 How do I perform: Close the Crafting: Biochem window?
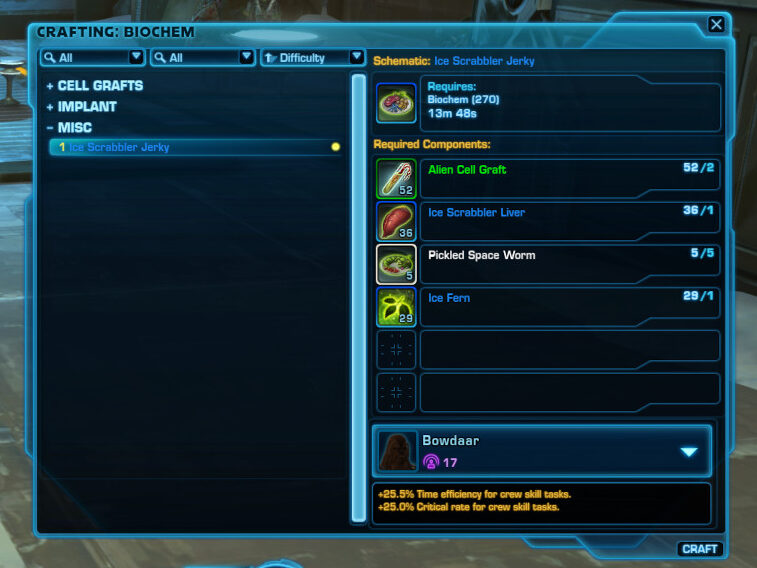(716, 25)
